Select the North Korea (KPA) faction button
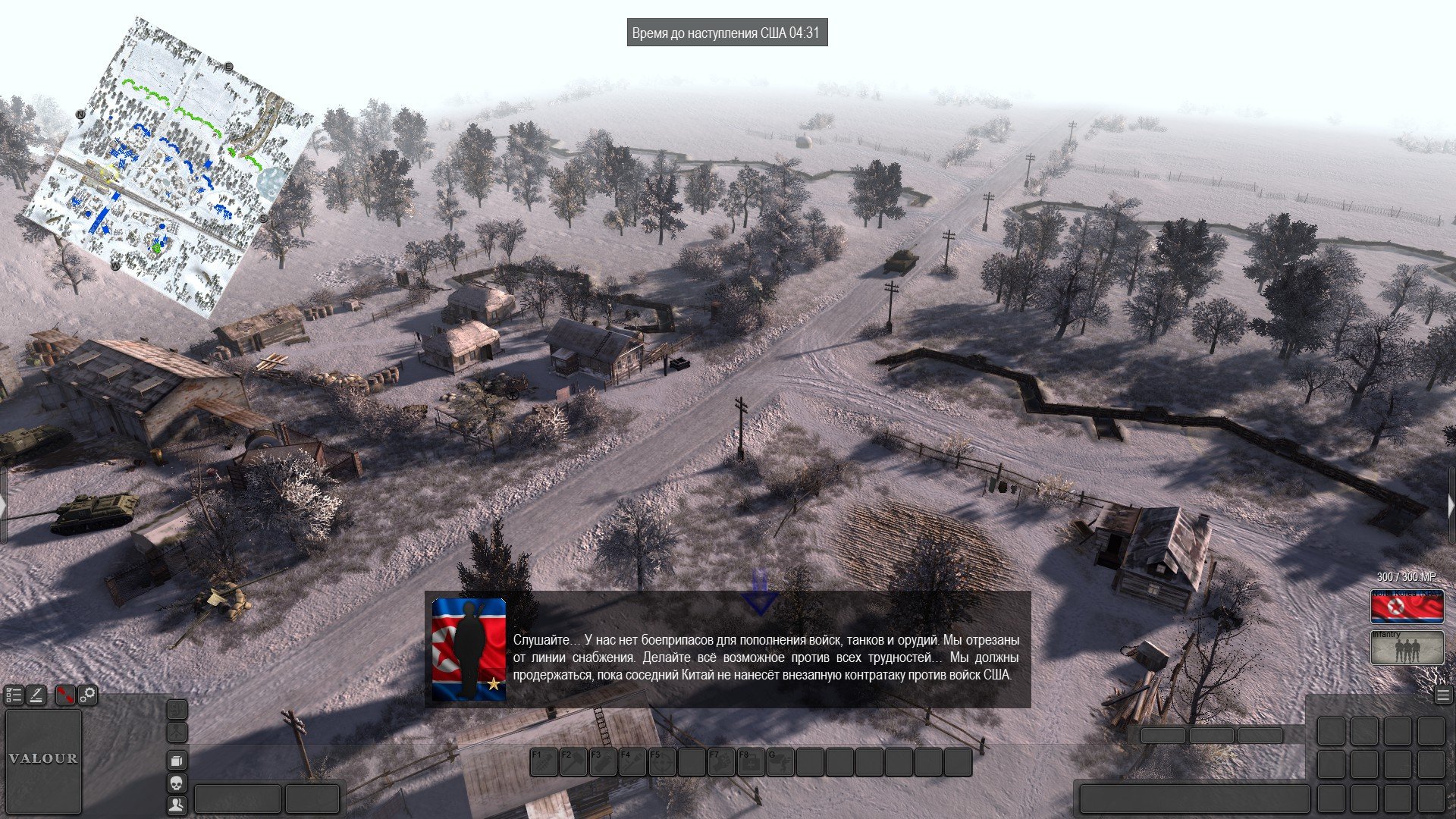This screenshot has width=1456, height=819. pos(1407,607)
